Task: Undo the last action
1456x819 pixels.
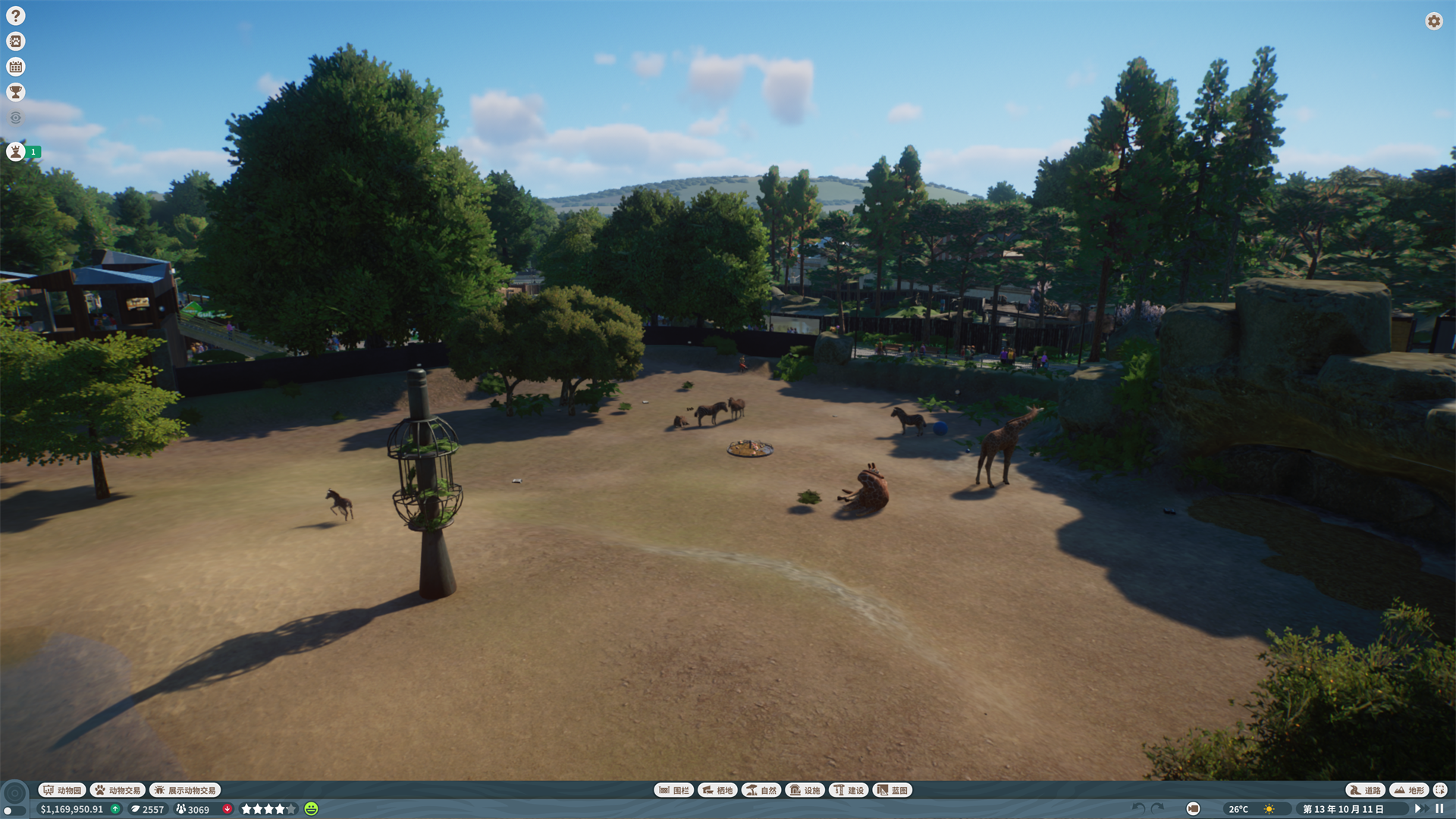Action: point(1137,809)
